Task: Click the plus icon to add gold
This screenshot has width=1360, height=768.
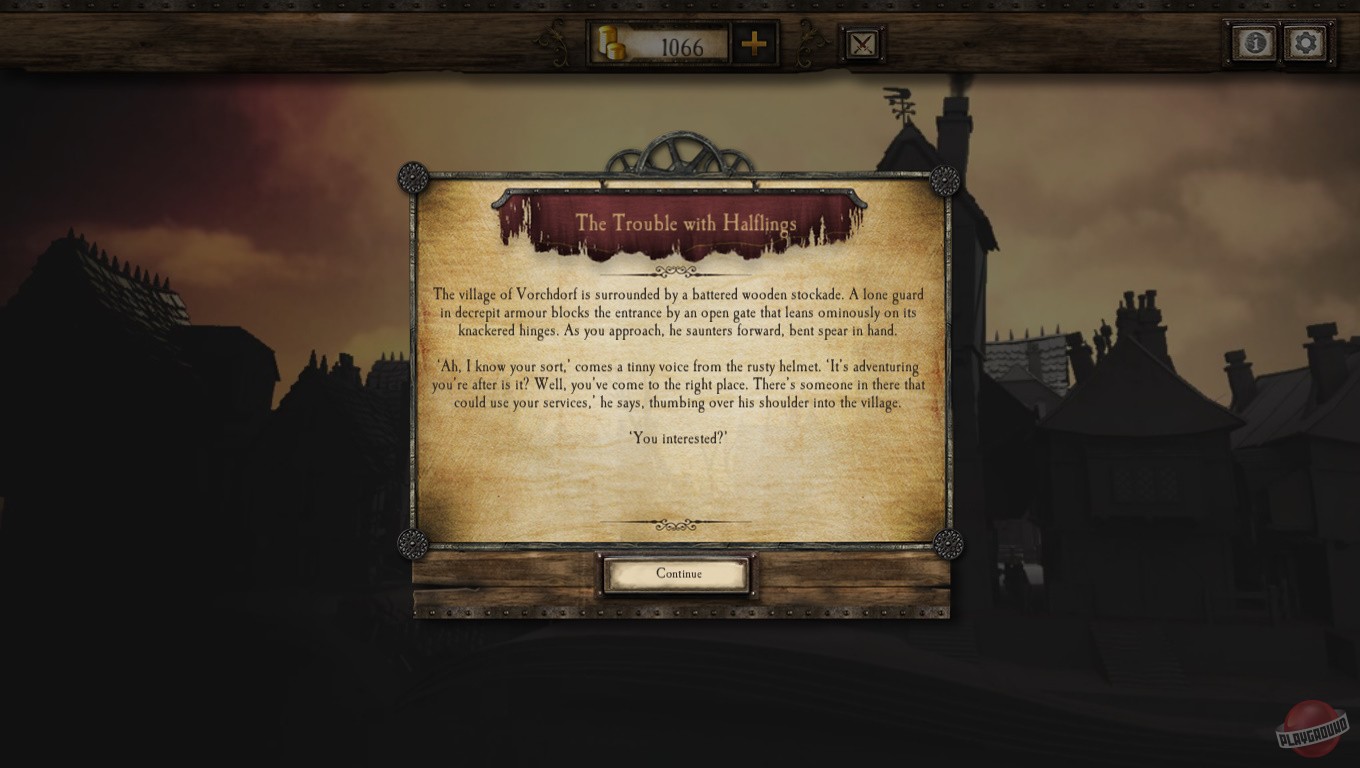Action: pyautogui.click(x=756, y=43)
